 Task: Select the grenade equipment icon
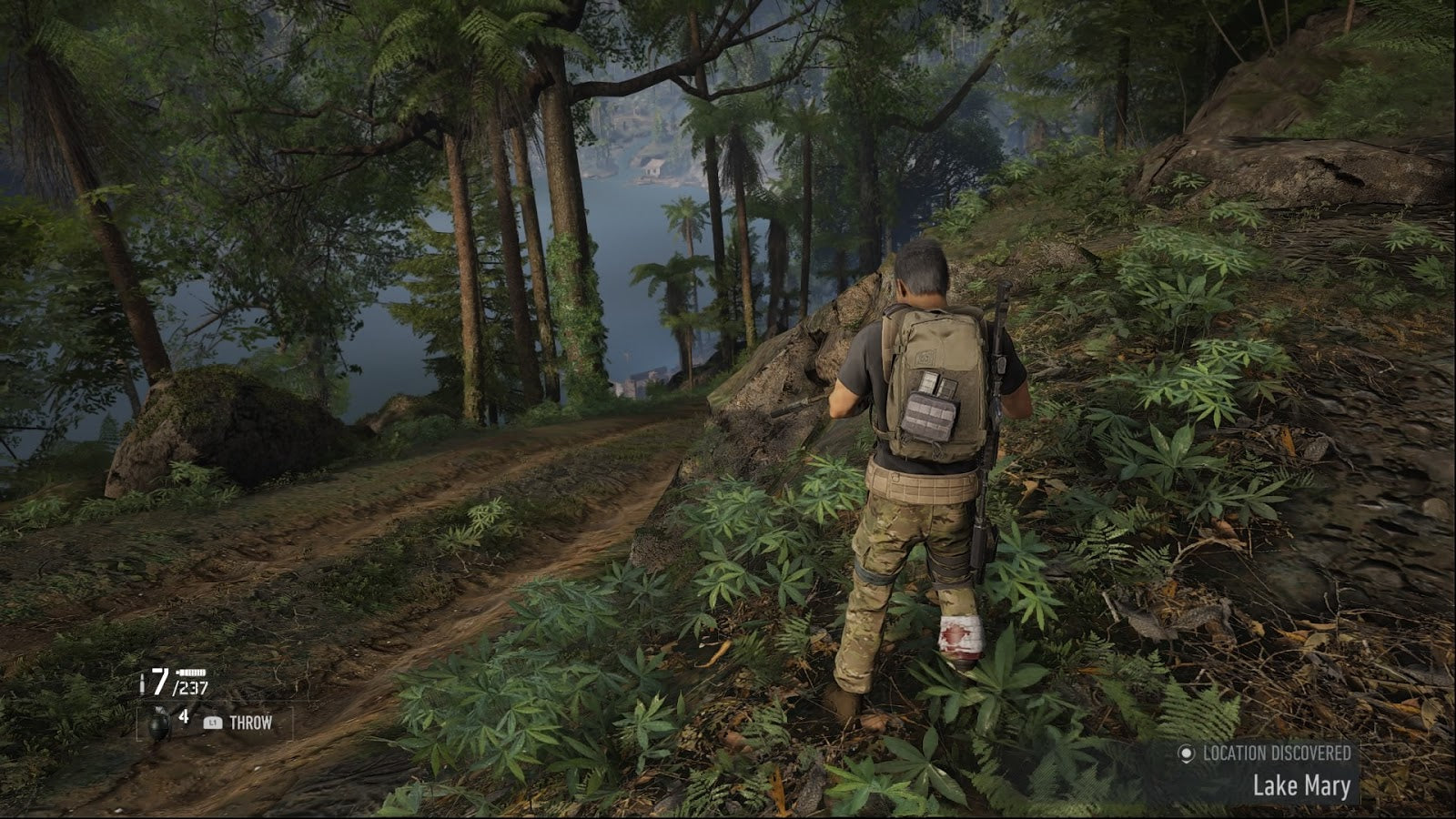click(160, 723)
